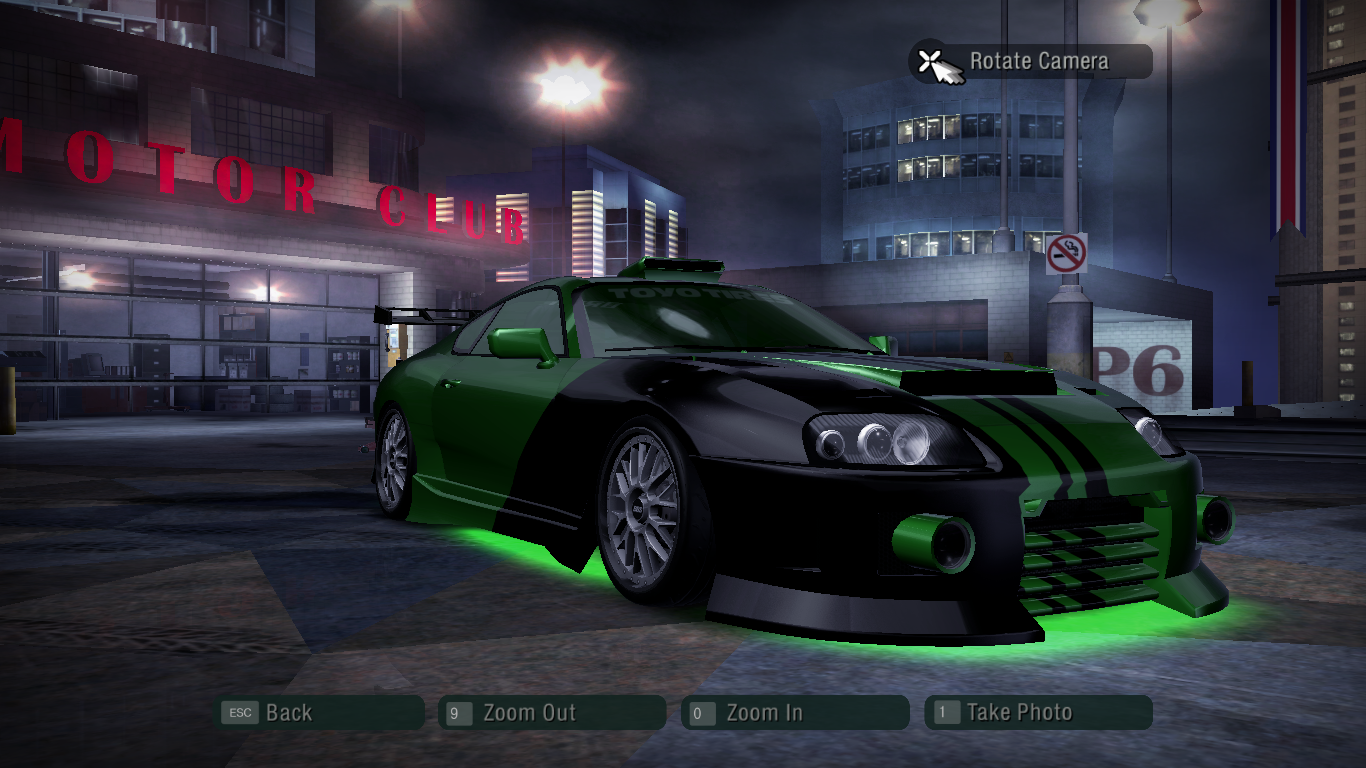Go back with the Back button
Image resolution: width=1366 pixels, height=768 pixels.
[321, 713]
